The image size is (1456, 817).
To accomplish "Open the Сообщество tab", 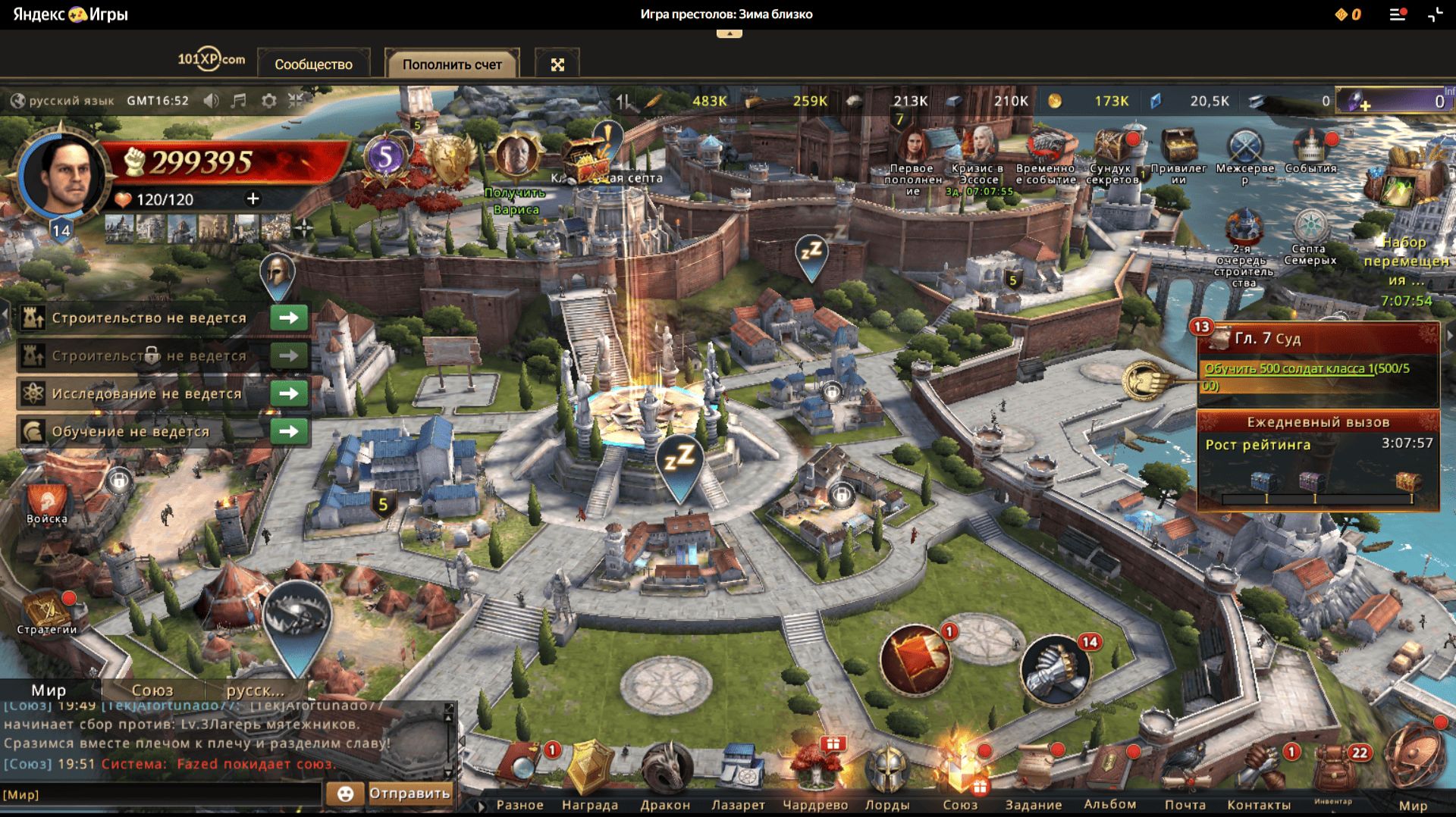I will coord(313,64).
